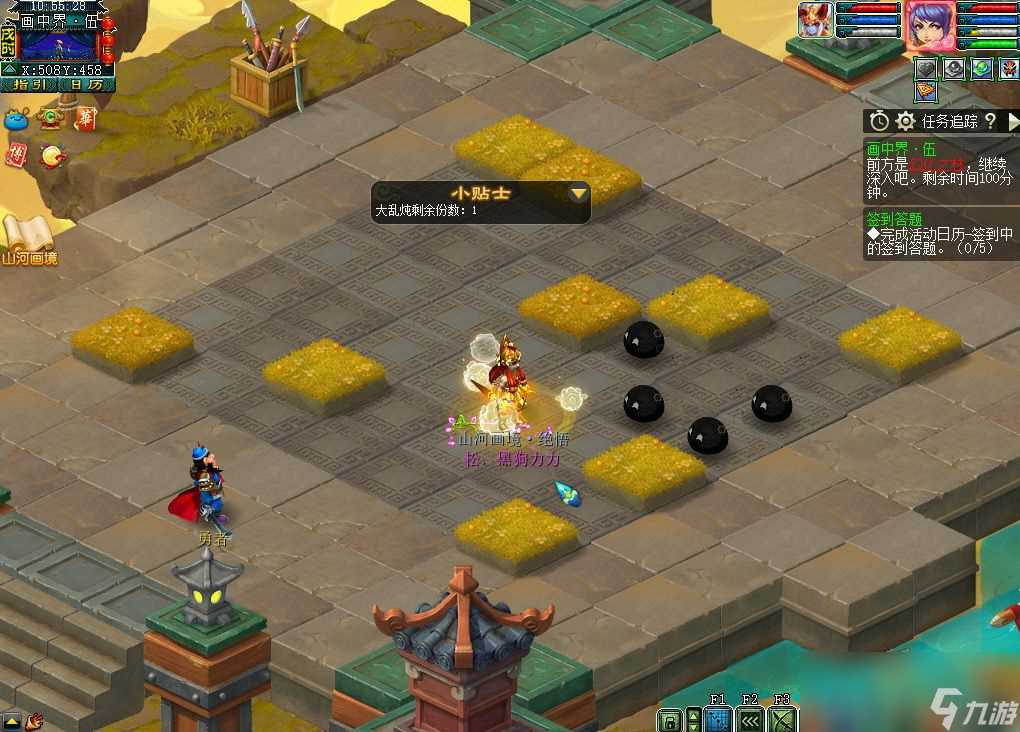Viewport: 1020px width, 732px height.
Task: Click the pizza slice buff icon
Action: [927, 91]
